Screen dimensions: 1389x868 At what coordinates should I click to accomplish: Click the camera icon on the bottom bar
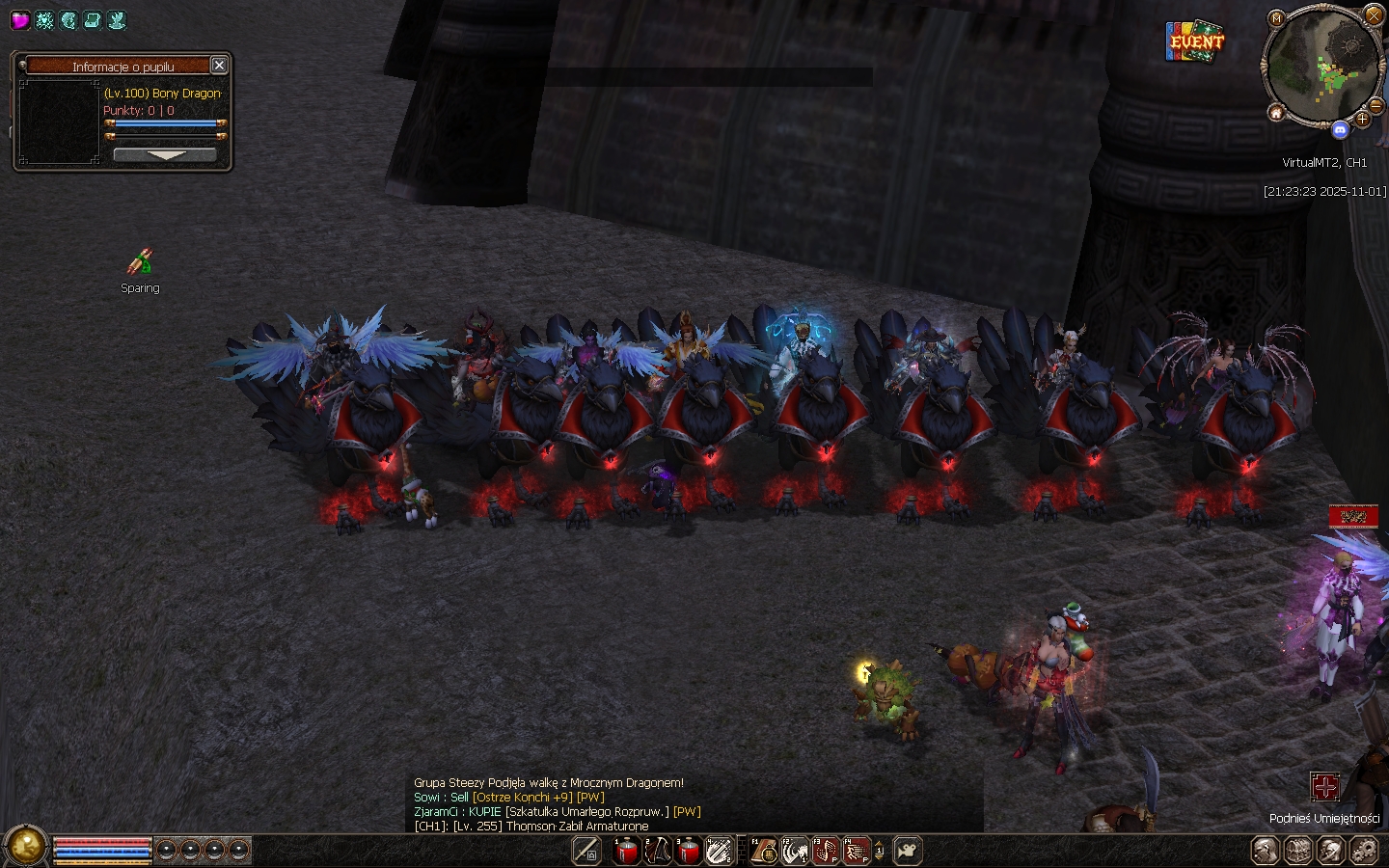click(907, 851)
